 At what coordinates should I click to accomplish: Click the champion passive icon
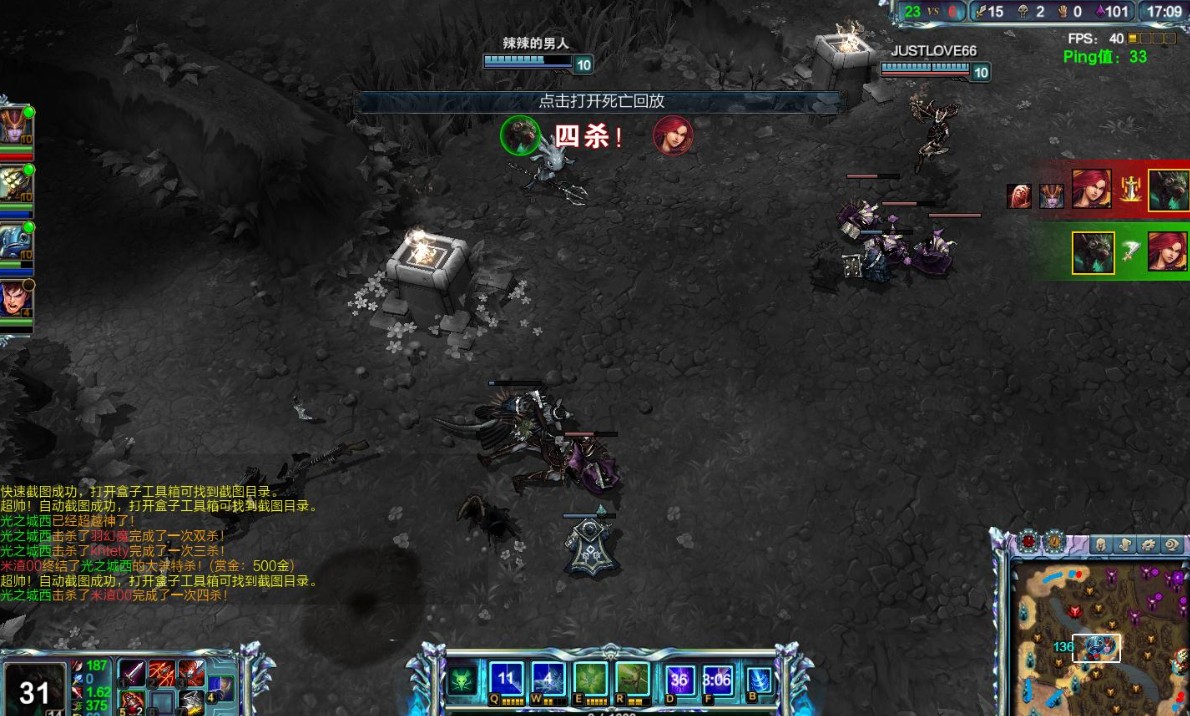click(x=461, y=680)
